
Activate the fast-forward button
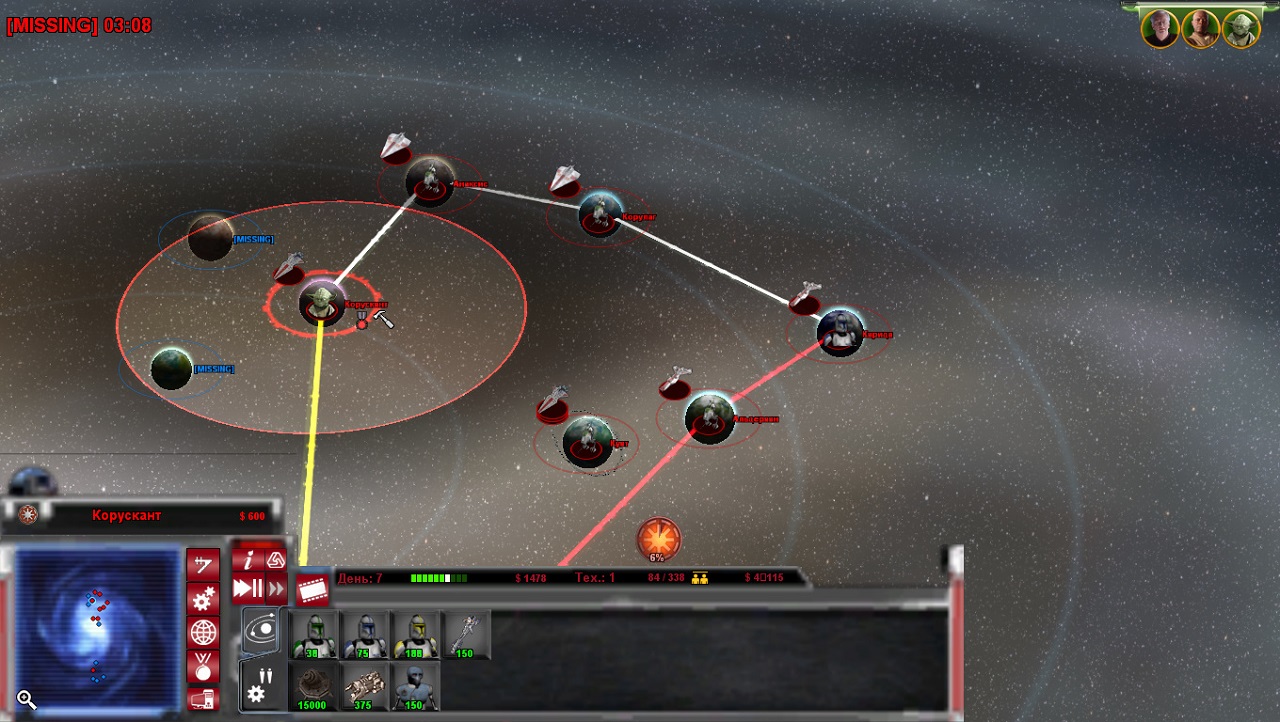coord(275,589)
